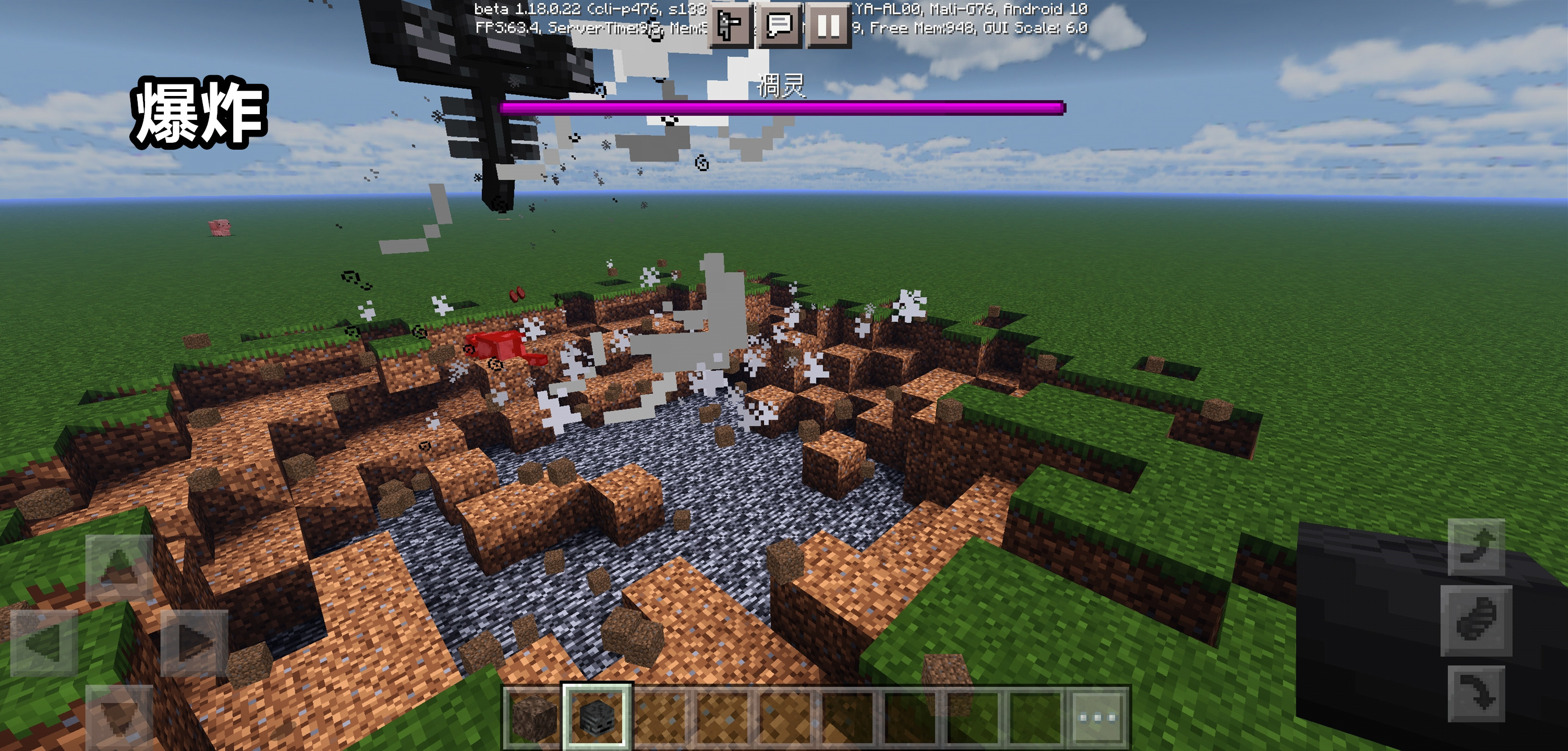Open the inventory via three-dots button
The width and height of the screenshot is (1568, 751).
[x=1097, y=717]
